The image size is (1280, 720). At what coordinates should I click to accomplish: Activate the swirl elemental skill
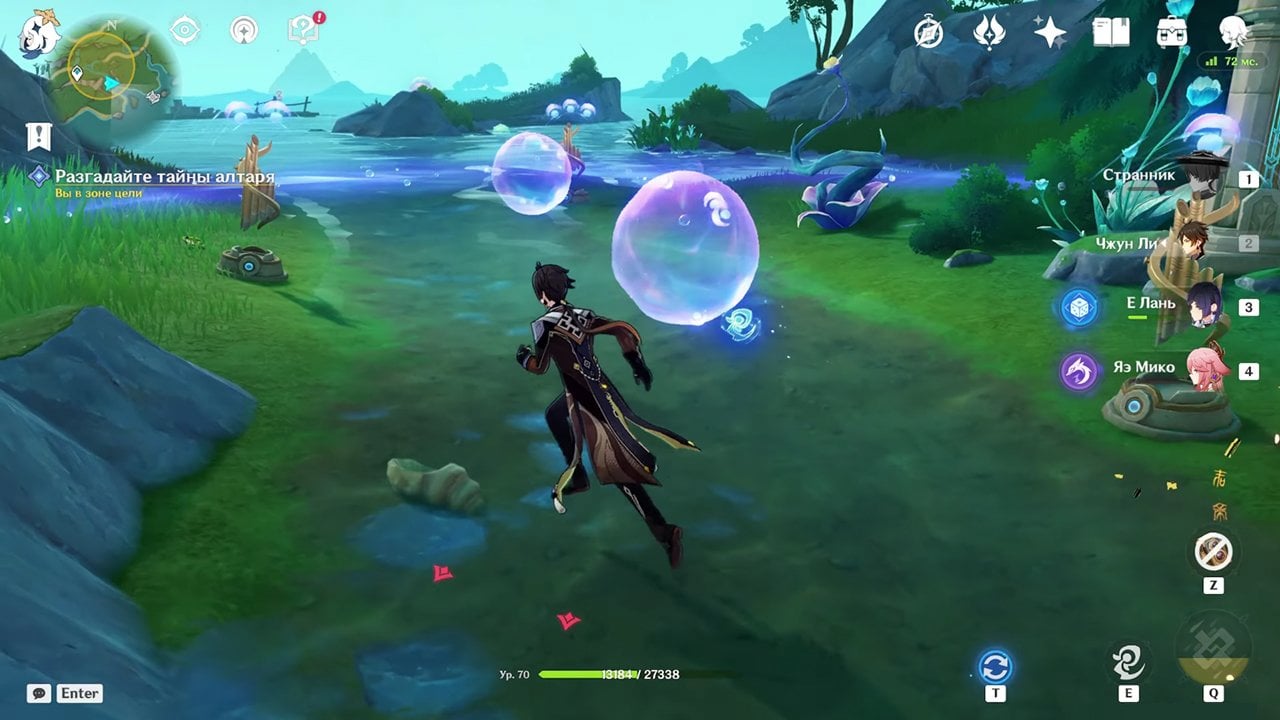[x=1128, y=662]
